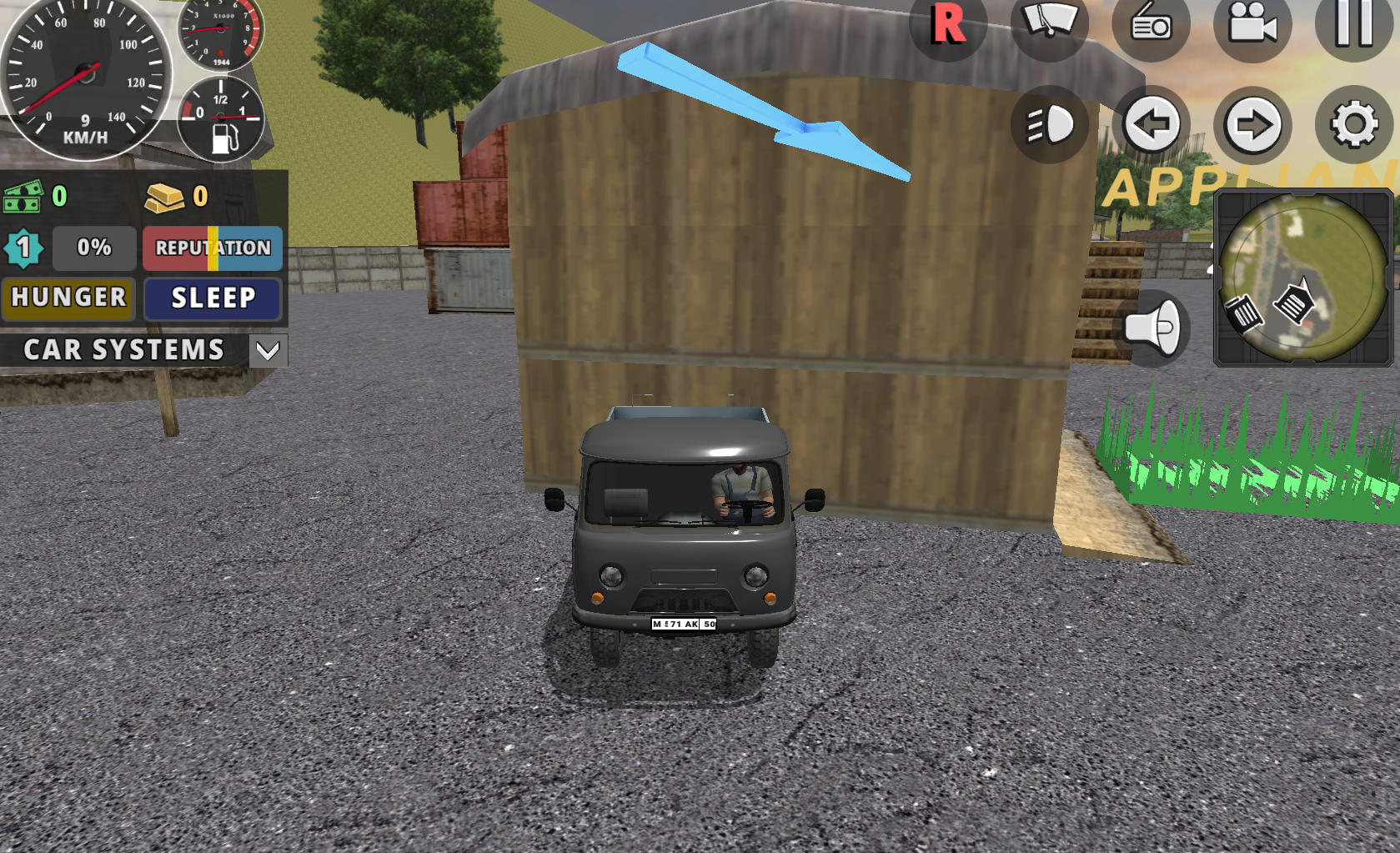Image resolution: width=1400 pixels, height=853 pixels.
Task: View the 0% progress indicator
Action: coord(93,248)
